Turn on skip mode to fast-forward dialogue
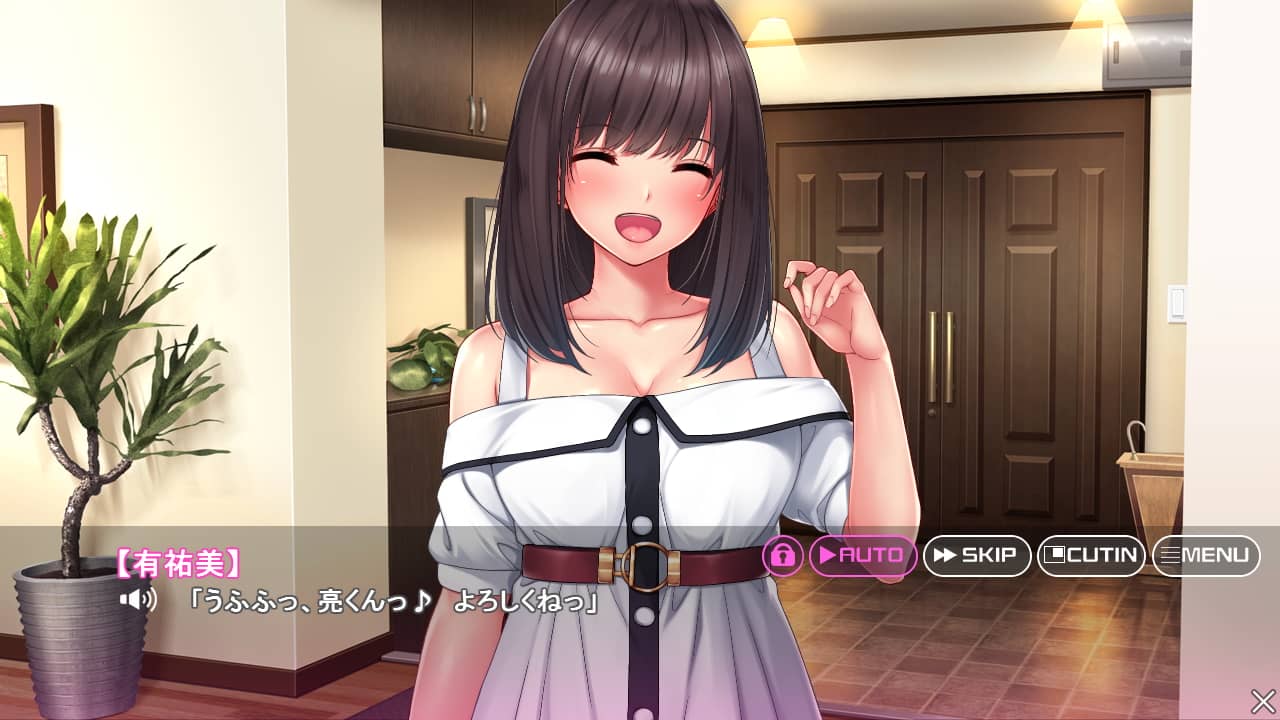Image resolution: width=1280 pixels, height=720 pixels. click(x=978, y=556)
